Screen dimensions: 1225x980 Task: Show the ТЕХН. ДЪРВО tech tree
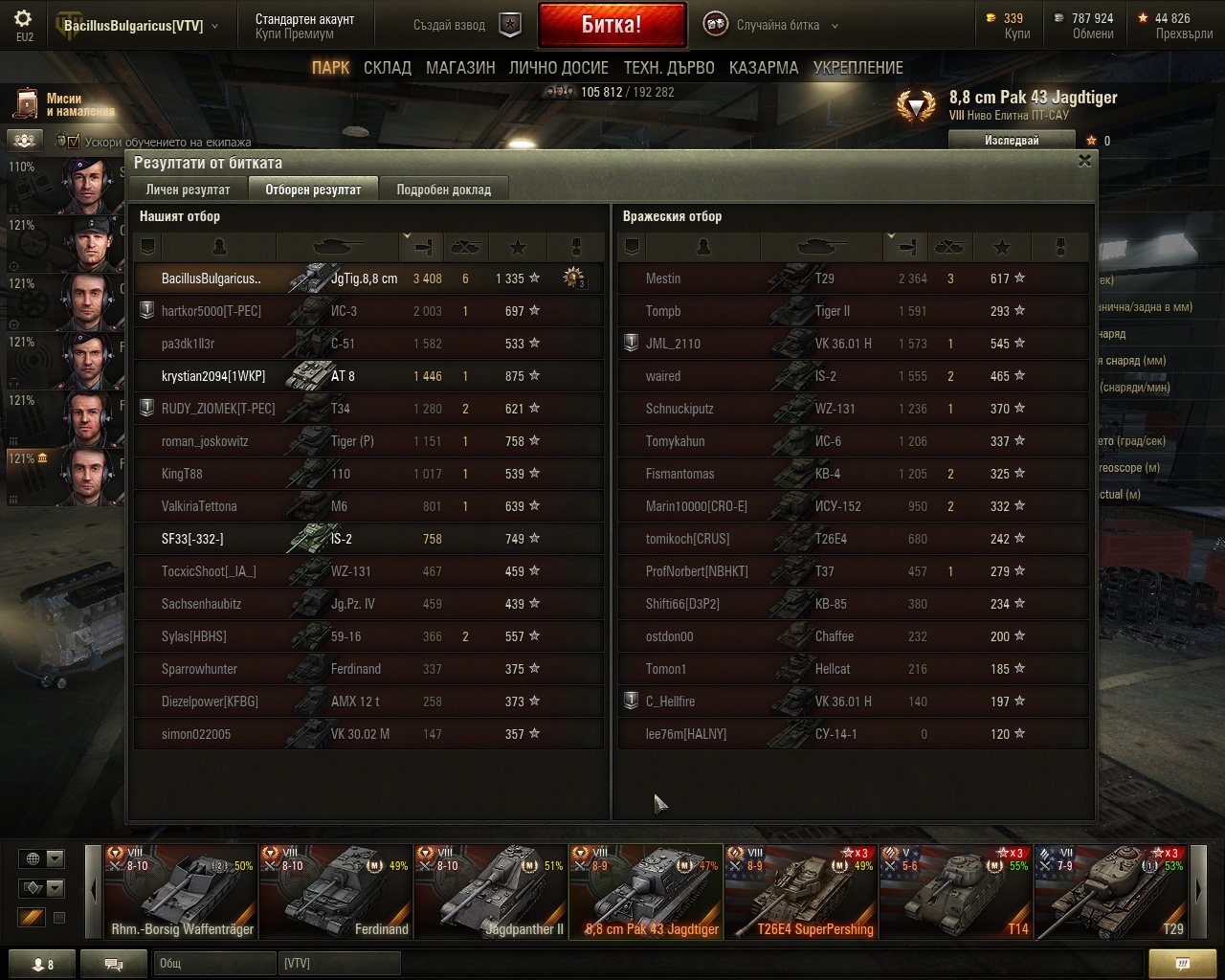click(x=669, y=68)
